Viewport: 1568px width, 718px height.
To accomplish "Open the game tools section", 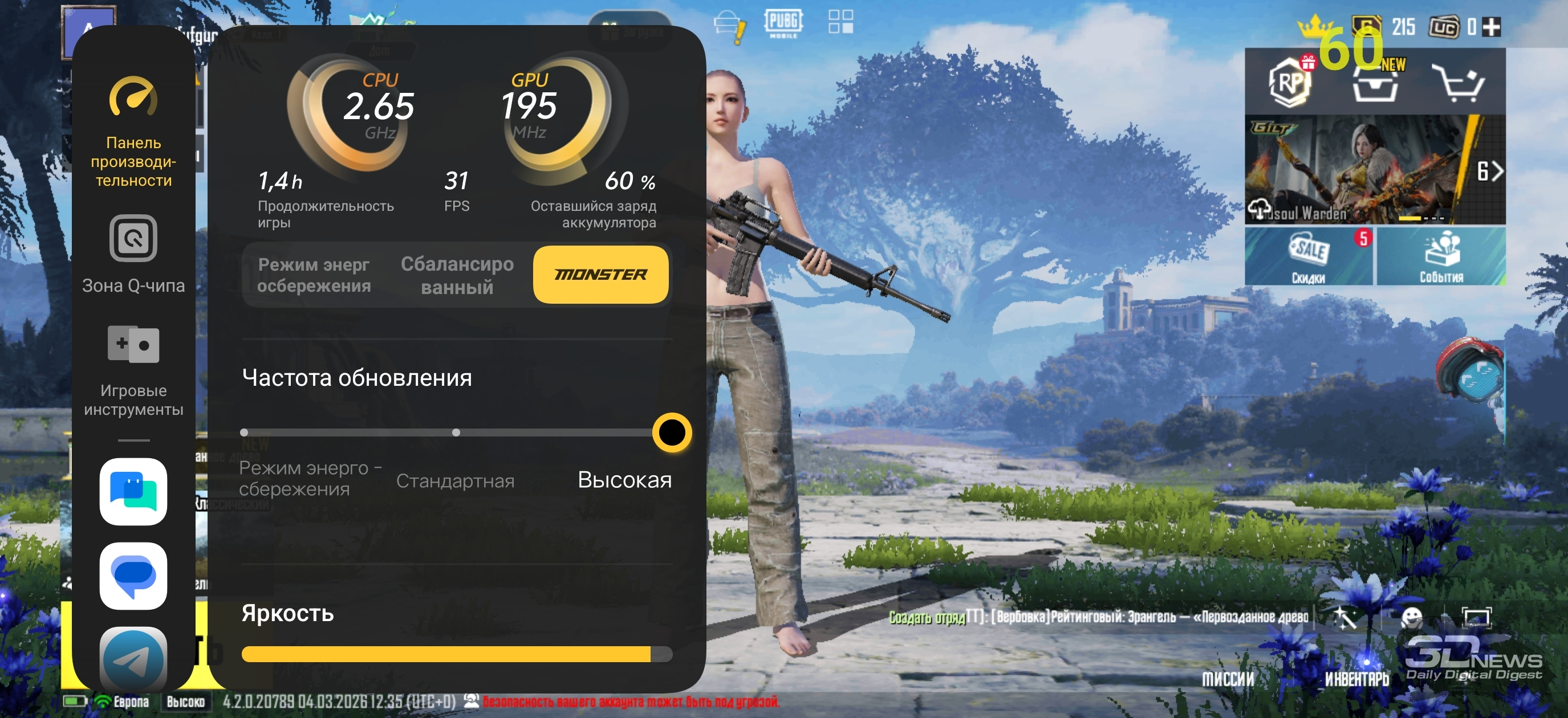I will (133, 370).
